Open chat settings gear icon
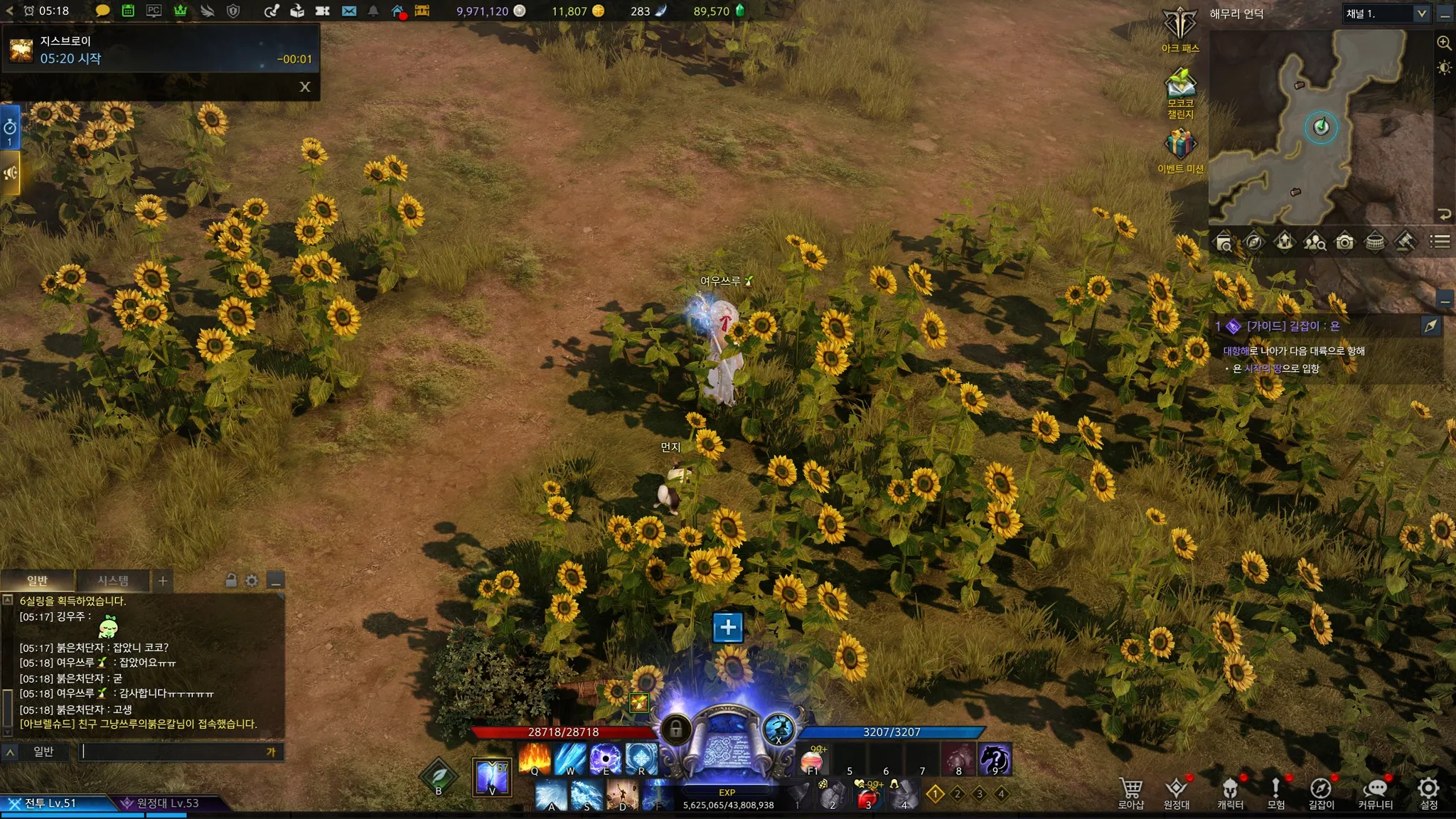This screenshot has height=819, width=1456. (252, 581)
